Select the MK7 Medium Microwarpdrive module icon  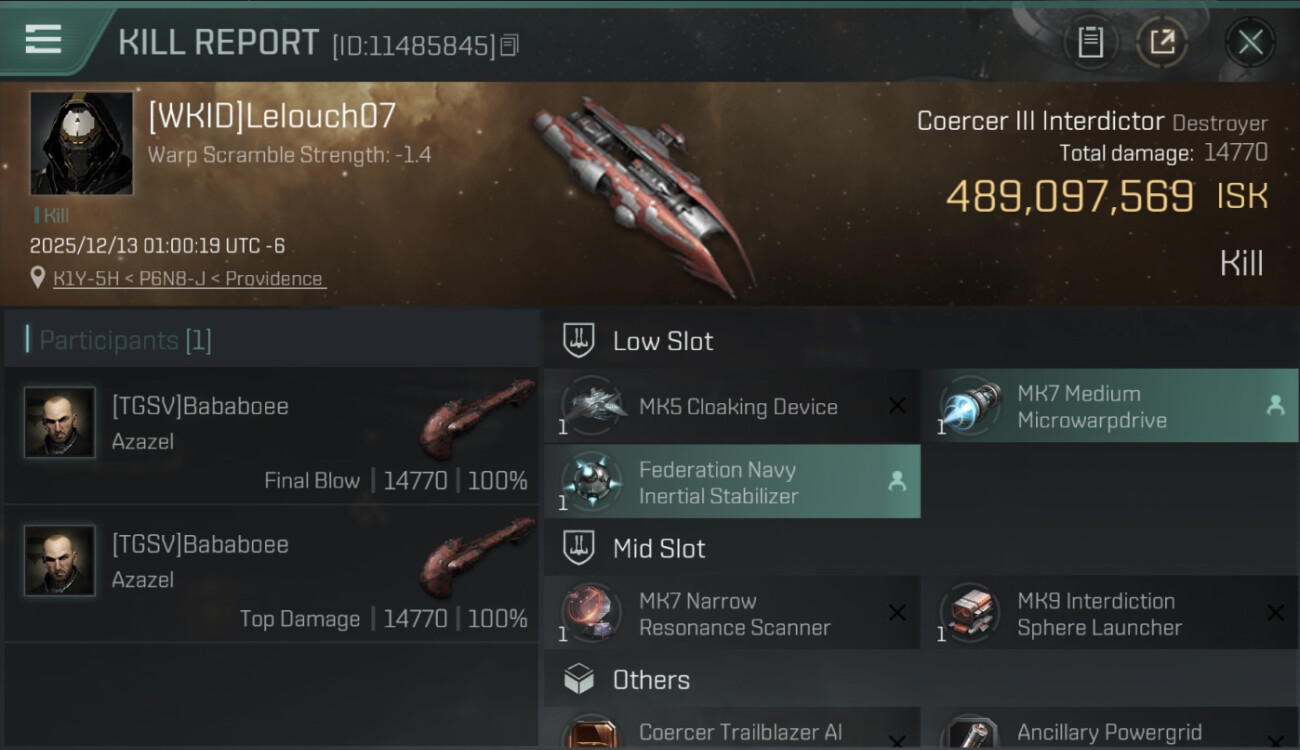coord(968,406)
